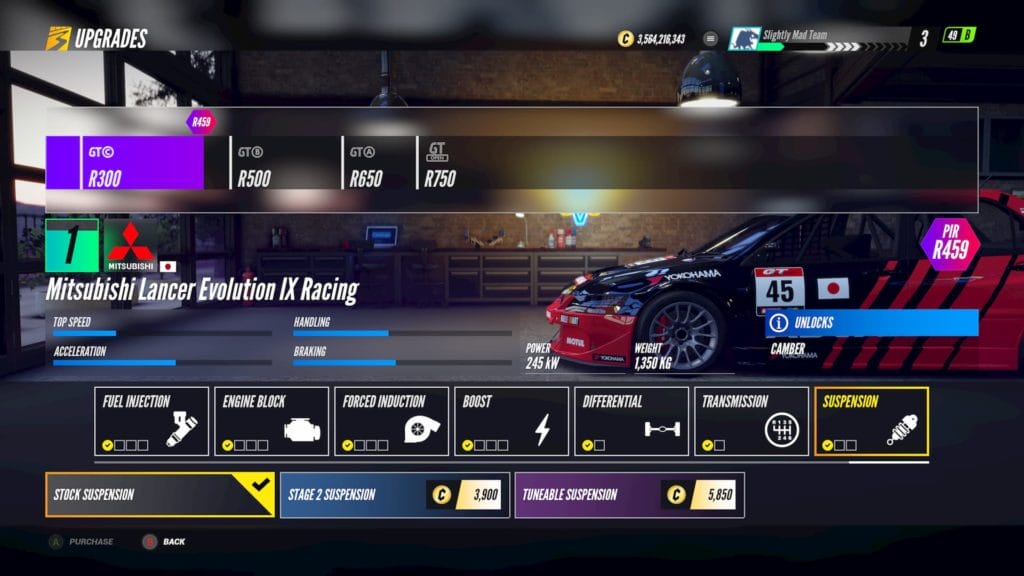Open the Engine Block upgrade category
The width and height of the screenshot is (1024, 576).
point(271,421)
